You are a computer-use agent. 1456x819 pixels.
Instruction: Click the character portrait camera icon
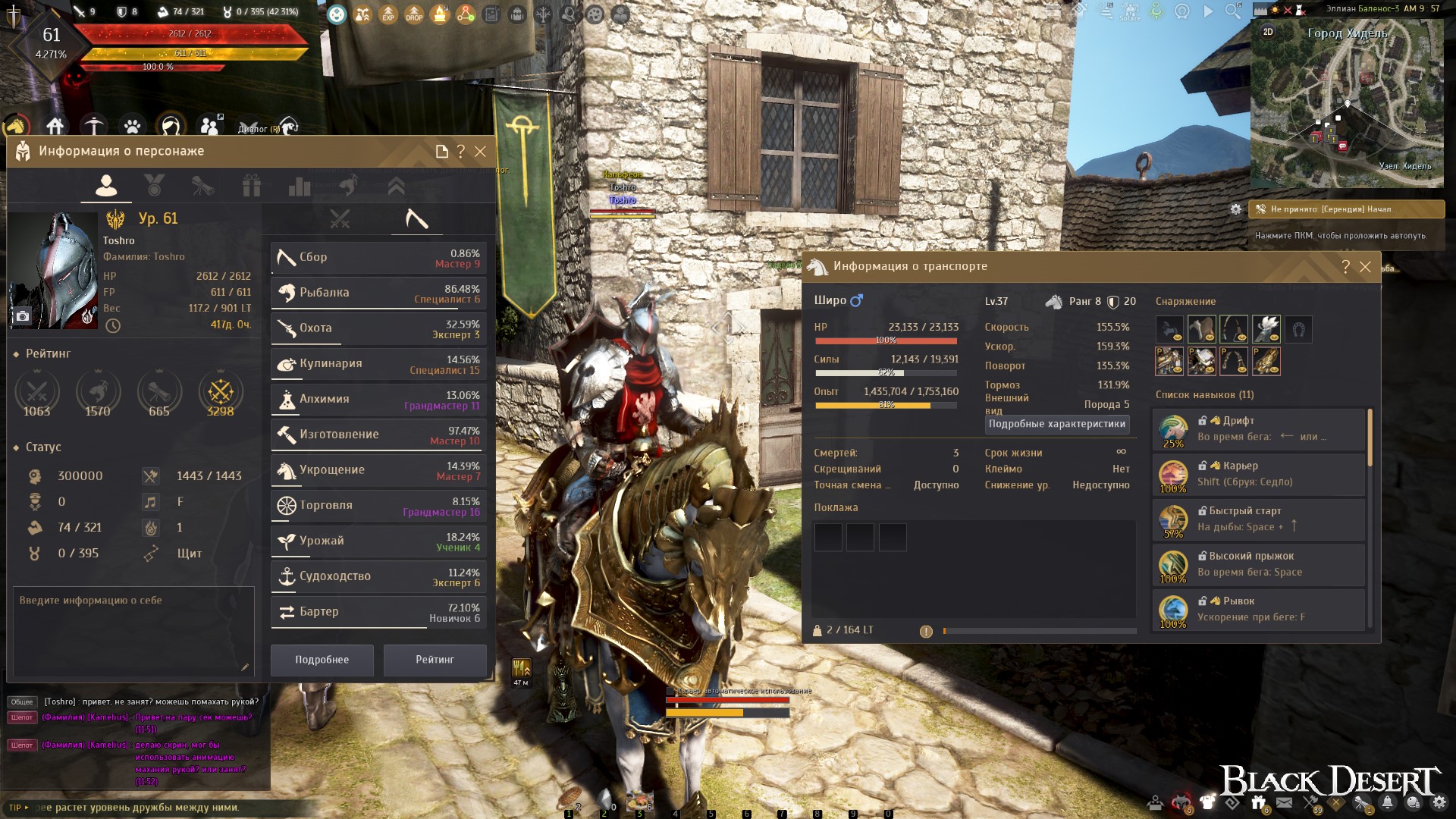coord(23,316)
